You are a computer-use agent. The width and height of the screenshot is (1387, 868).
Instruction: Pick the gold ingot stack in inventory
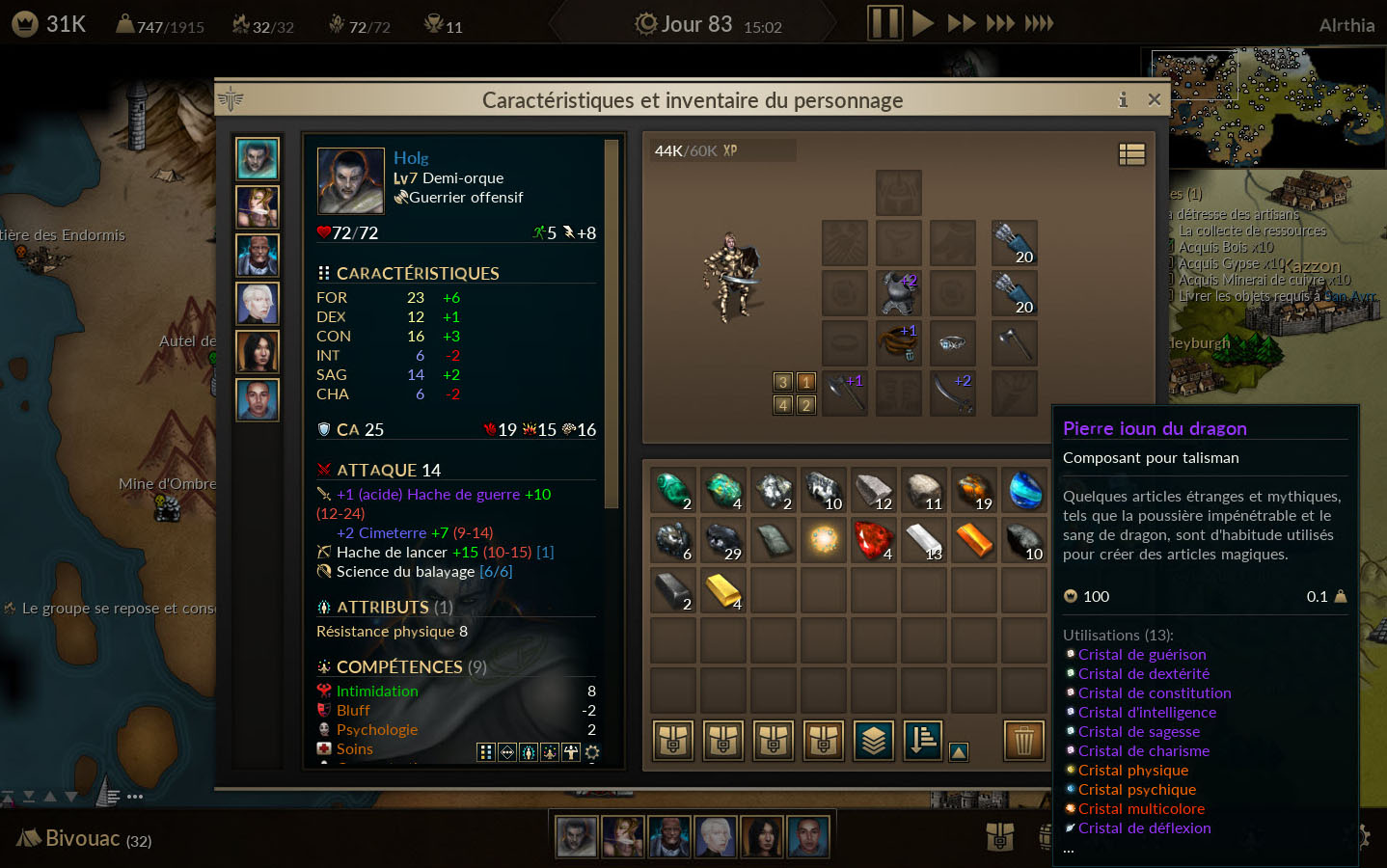click(x=723, y=590)
